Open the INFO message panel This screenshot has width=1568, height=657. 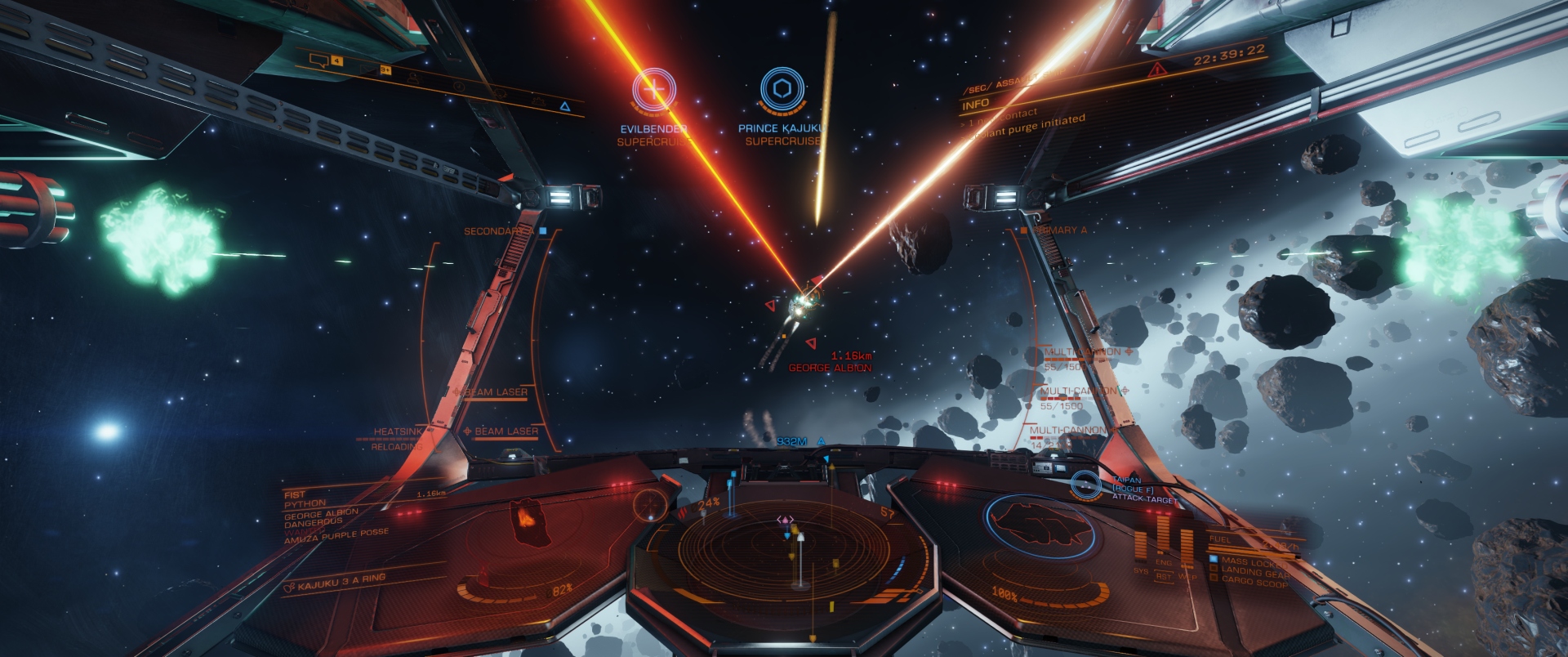coord(976,105)
